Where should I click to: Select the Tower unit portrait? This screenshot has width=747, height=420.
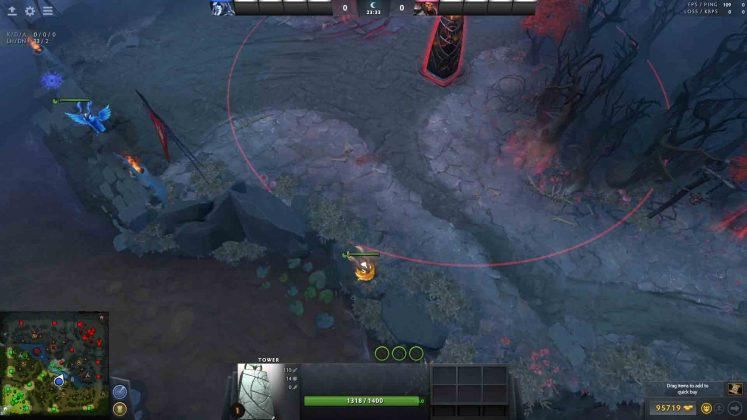pos(259,389)
